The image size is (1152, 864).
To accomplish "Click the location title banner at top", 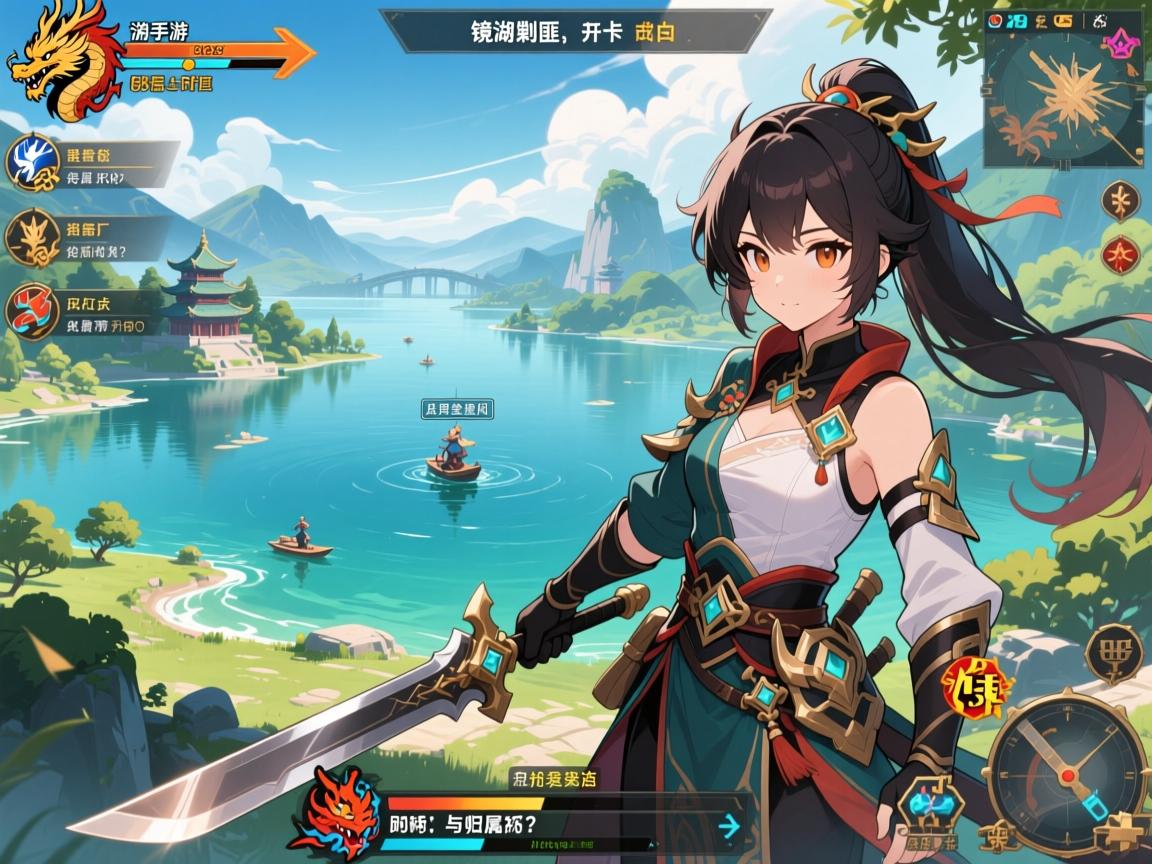I will 575,31.
